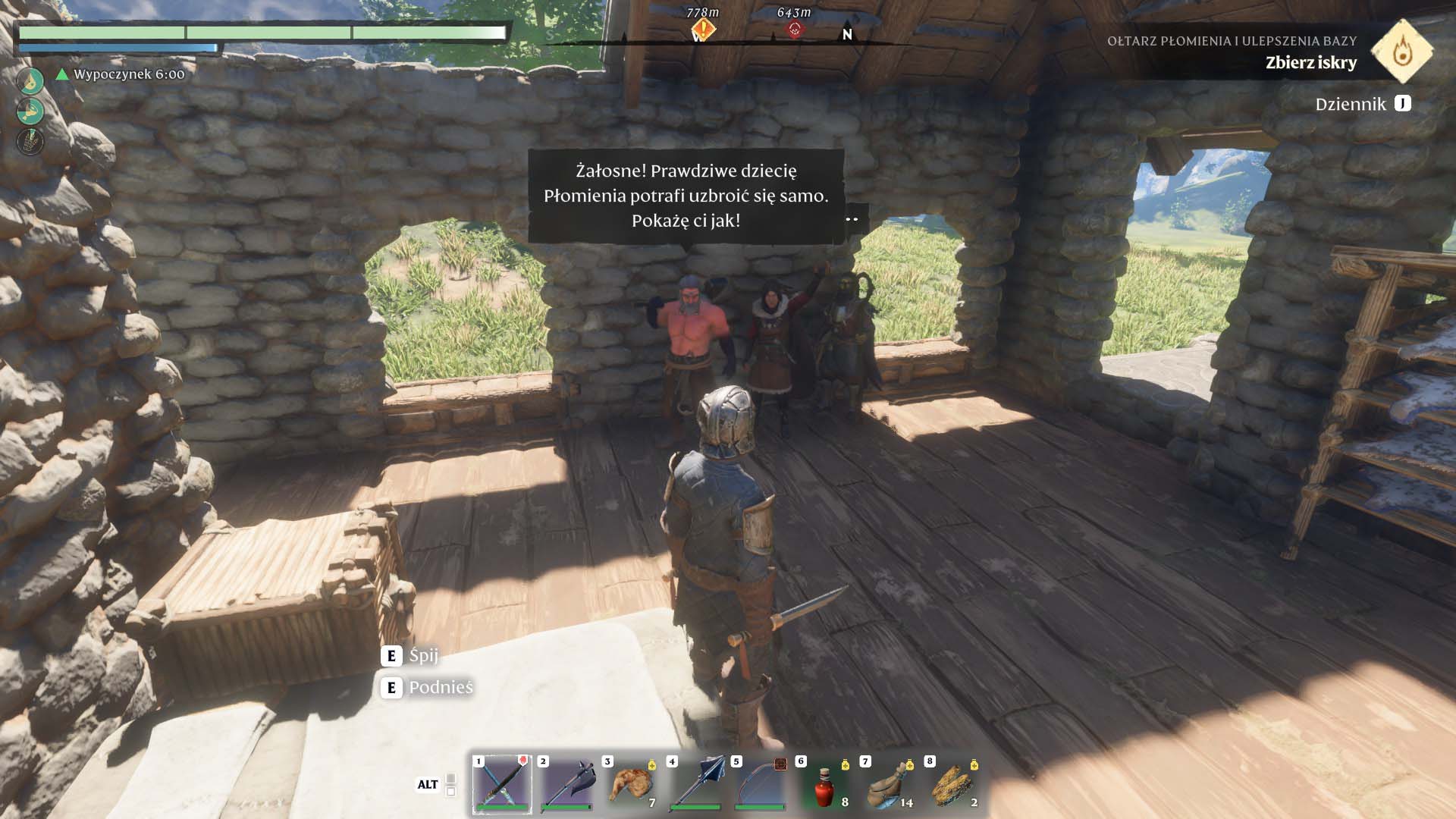Inspect the dark wheat buff icon
Viewport: 1456px width, 819px height.
[x=30, y=141]
